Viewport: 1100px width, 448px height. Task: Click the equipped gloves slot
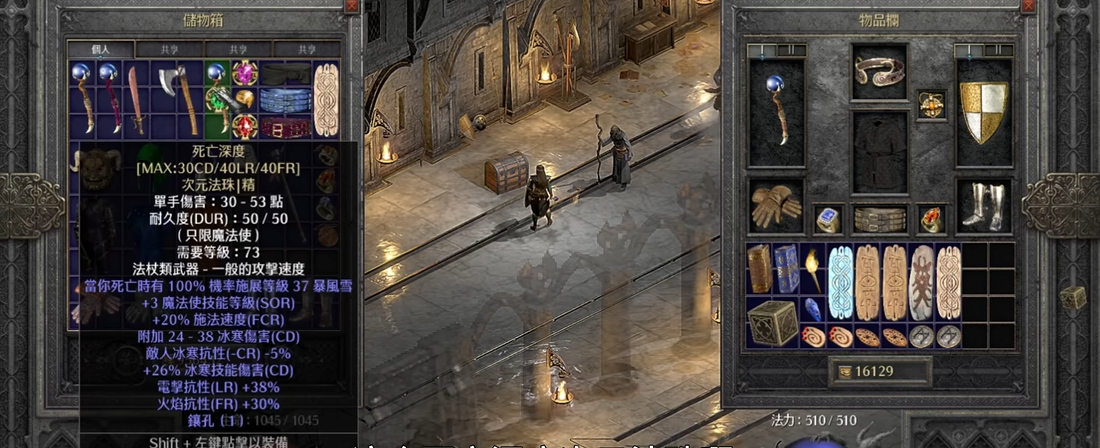click(x=776, y=207)
